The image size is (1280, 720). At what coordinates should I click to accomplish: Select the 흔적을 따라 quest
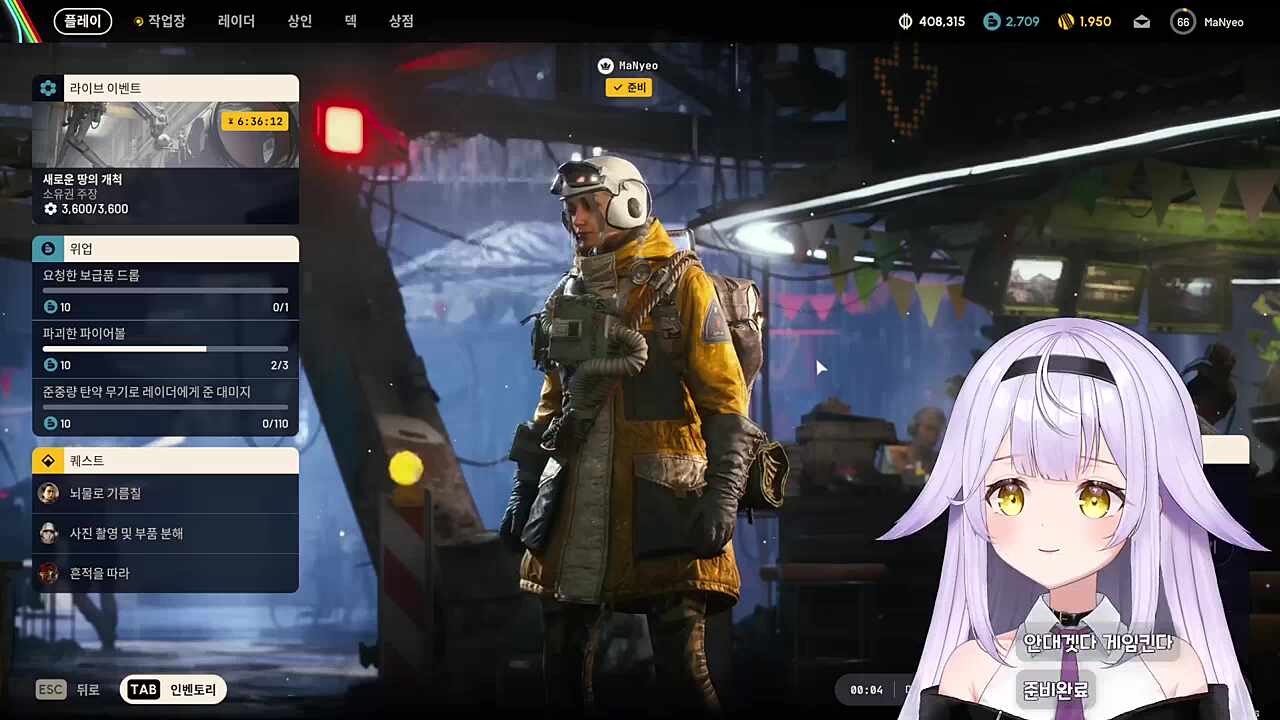point(165,573)
